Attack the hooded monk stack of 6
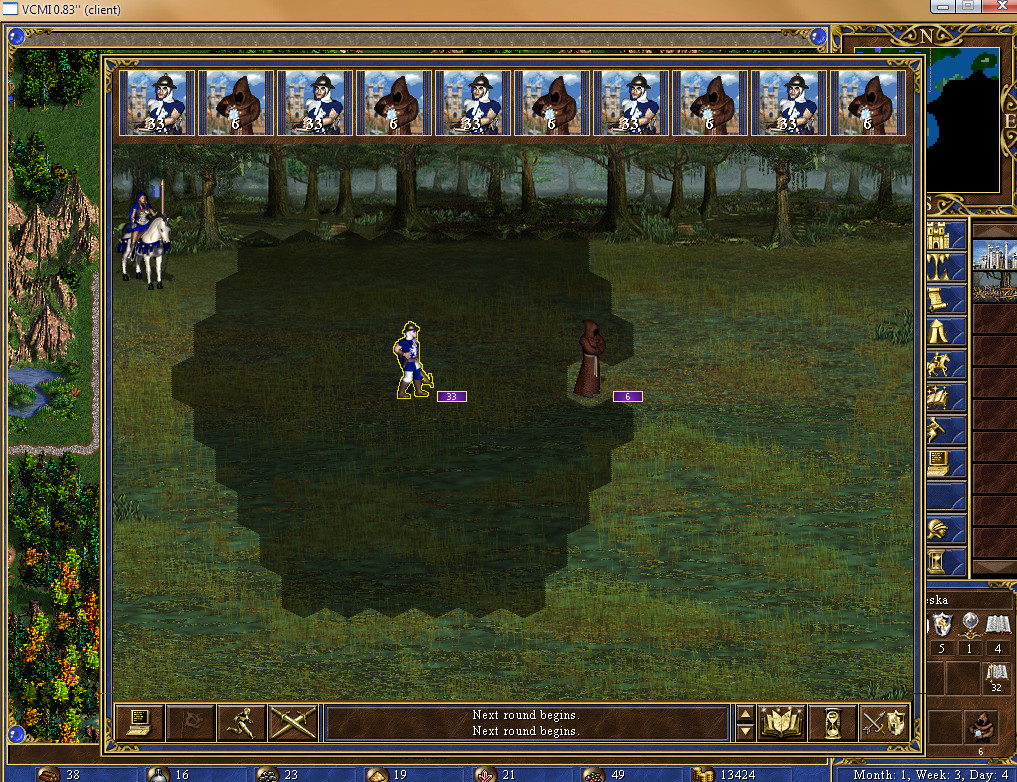 coord(589,359)
